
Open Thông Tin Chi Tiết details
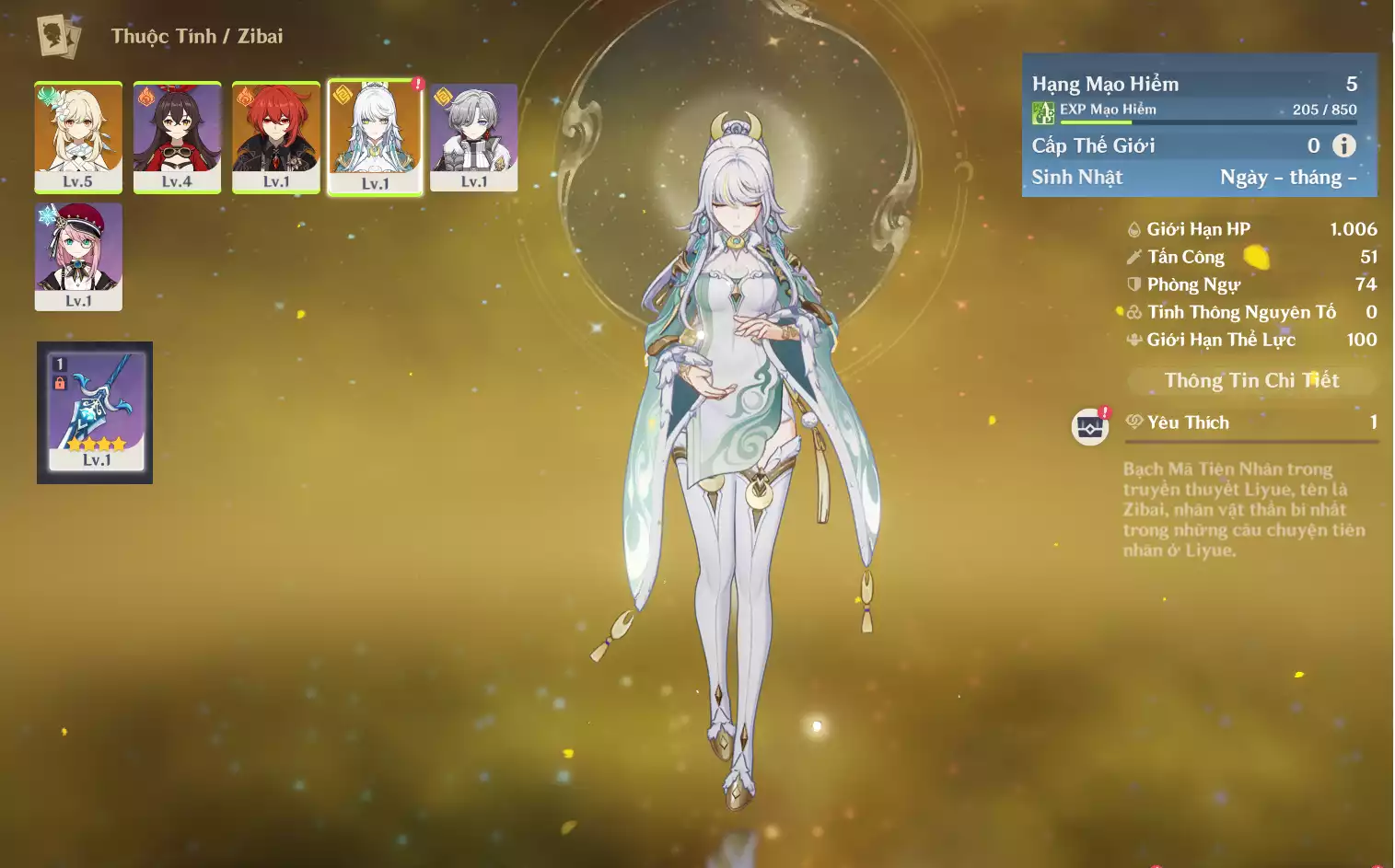pyautogui.click(x=1250, y=381)
